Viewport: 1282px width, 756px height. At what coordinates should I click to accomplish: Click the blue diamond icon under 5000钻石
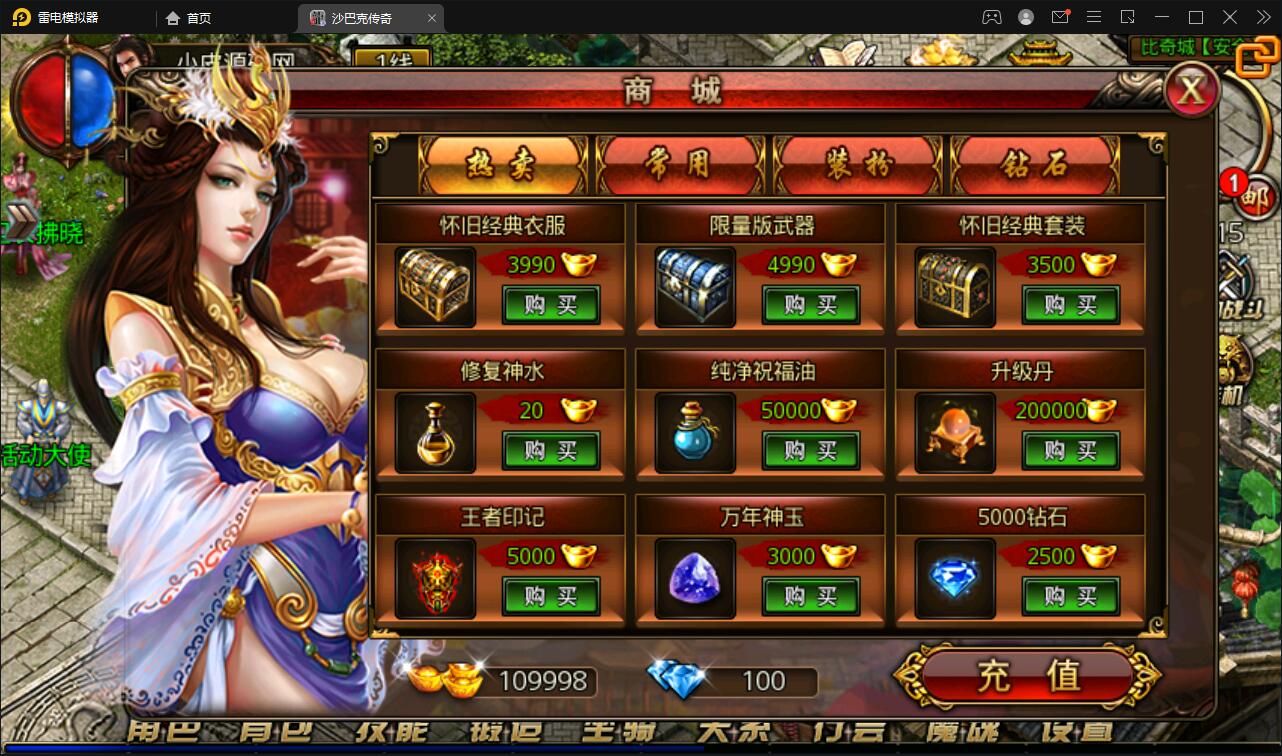[x=952, y=578]
